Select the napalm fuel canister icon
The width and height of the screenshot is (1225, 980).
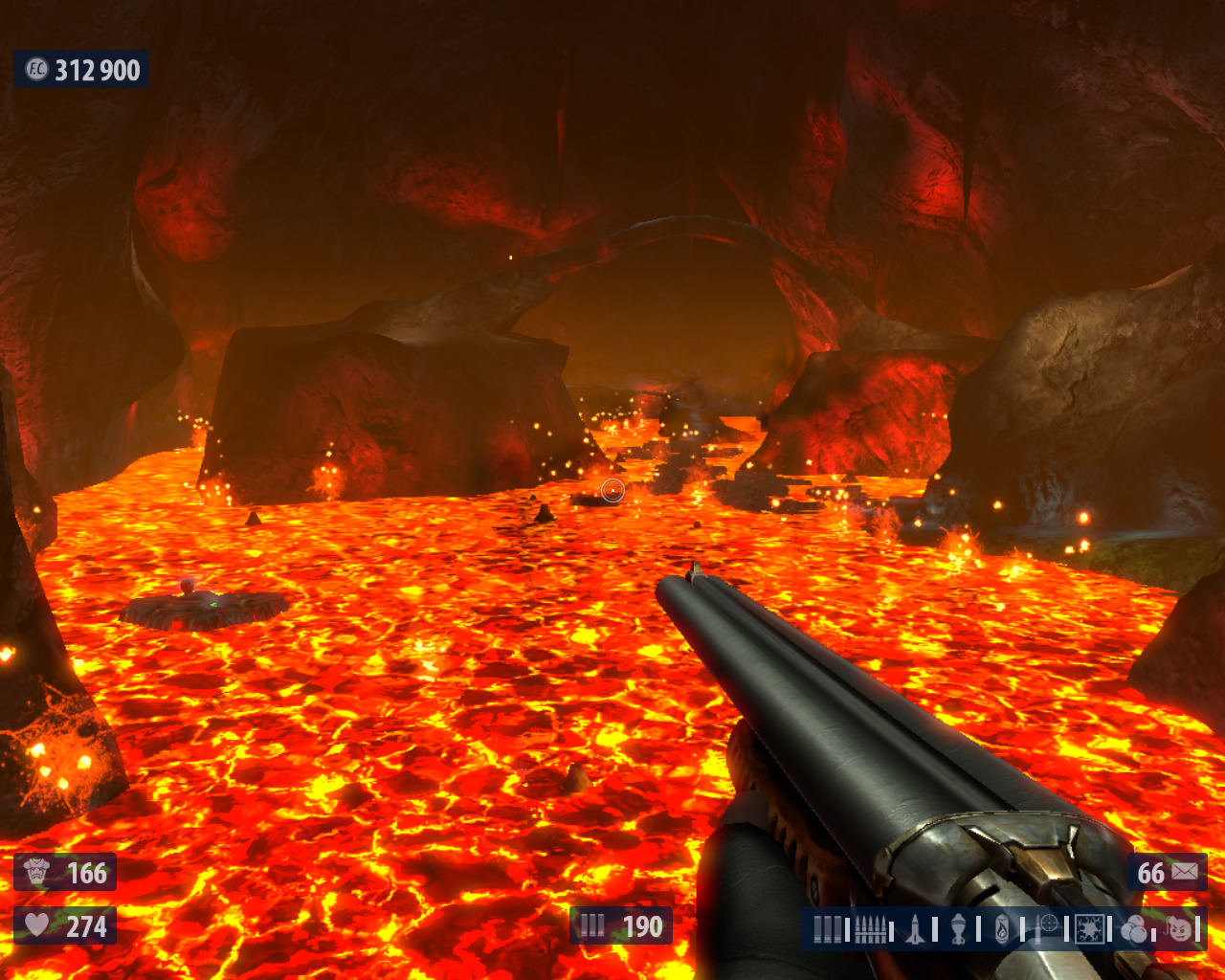(x=1002, y=928)
